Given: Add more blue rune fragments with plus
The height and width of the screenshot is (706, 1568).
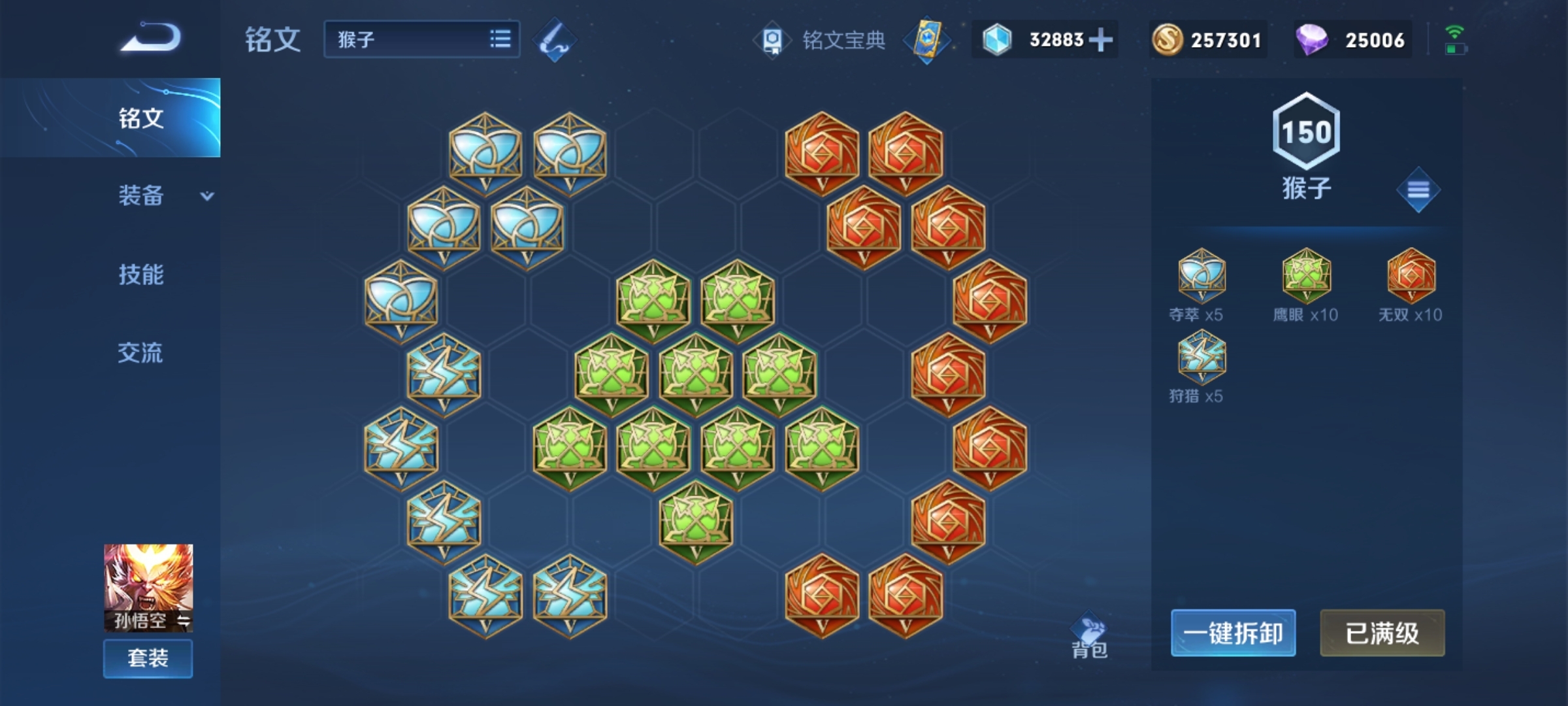Looking at the screenshot, I should [x=1102, y=40].
